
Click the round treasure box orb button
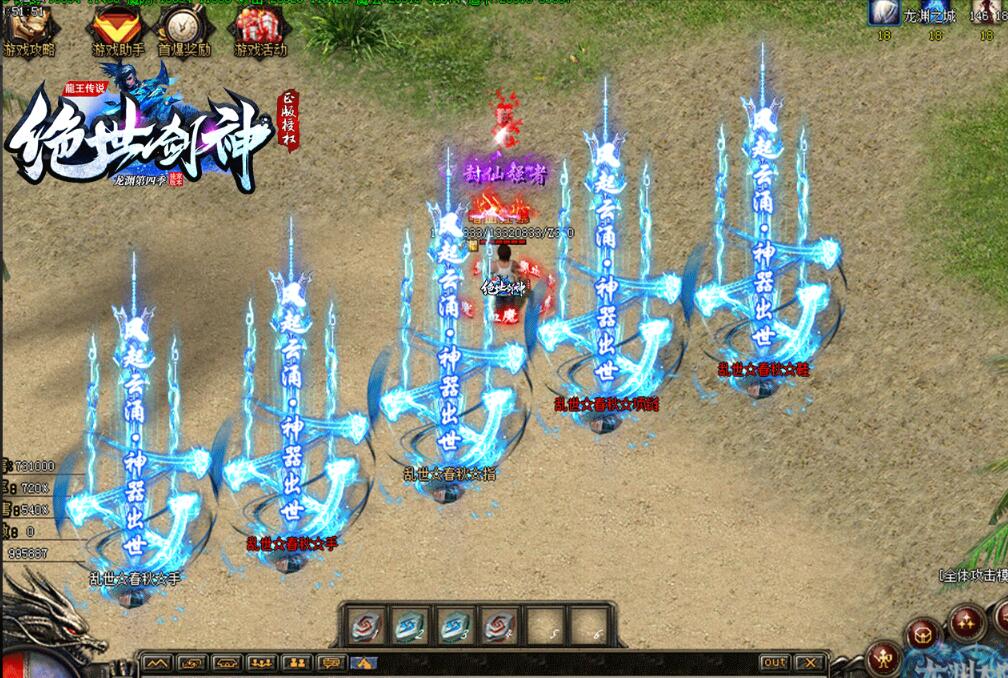point(922,632)
